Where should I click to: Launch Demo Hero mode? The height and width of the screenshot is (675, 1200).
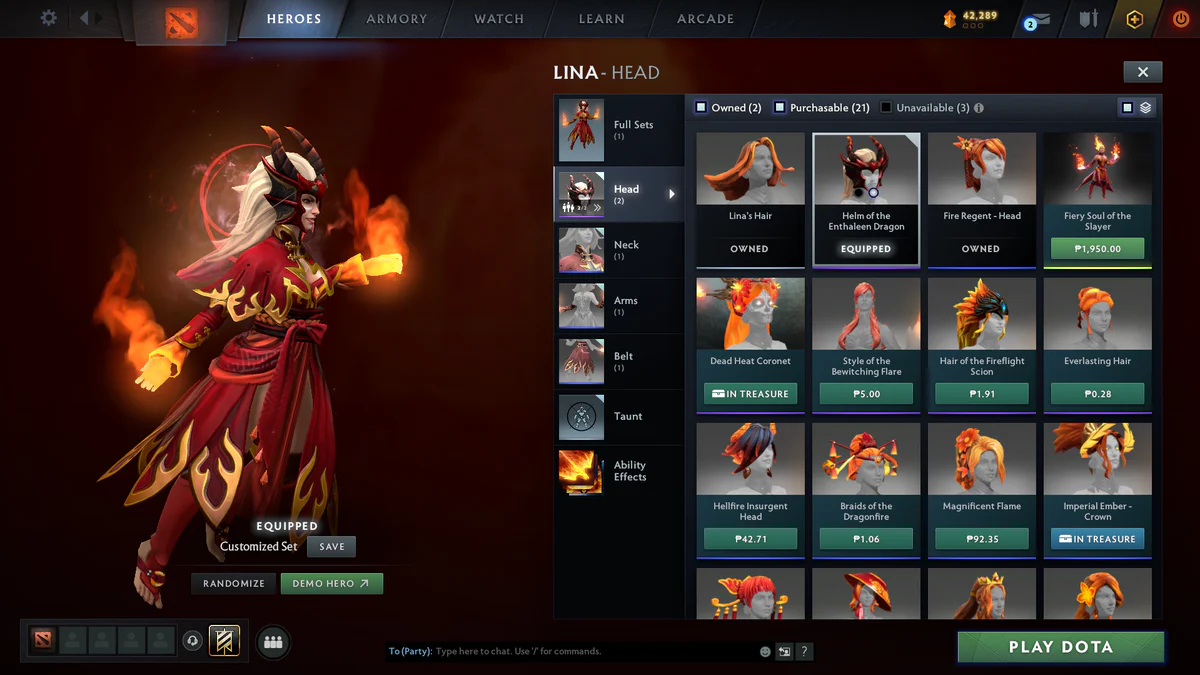pos(331,583)
